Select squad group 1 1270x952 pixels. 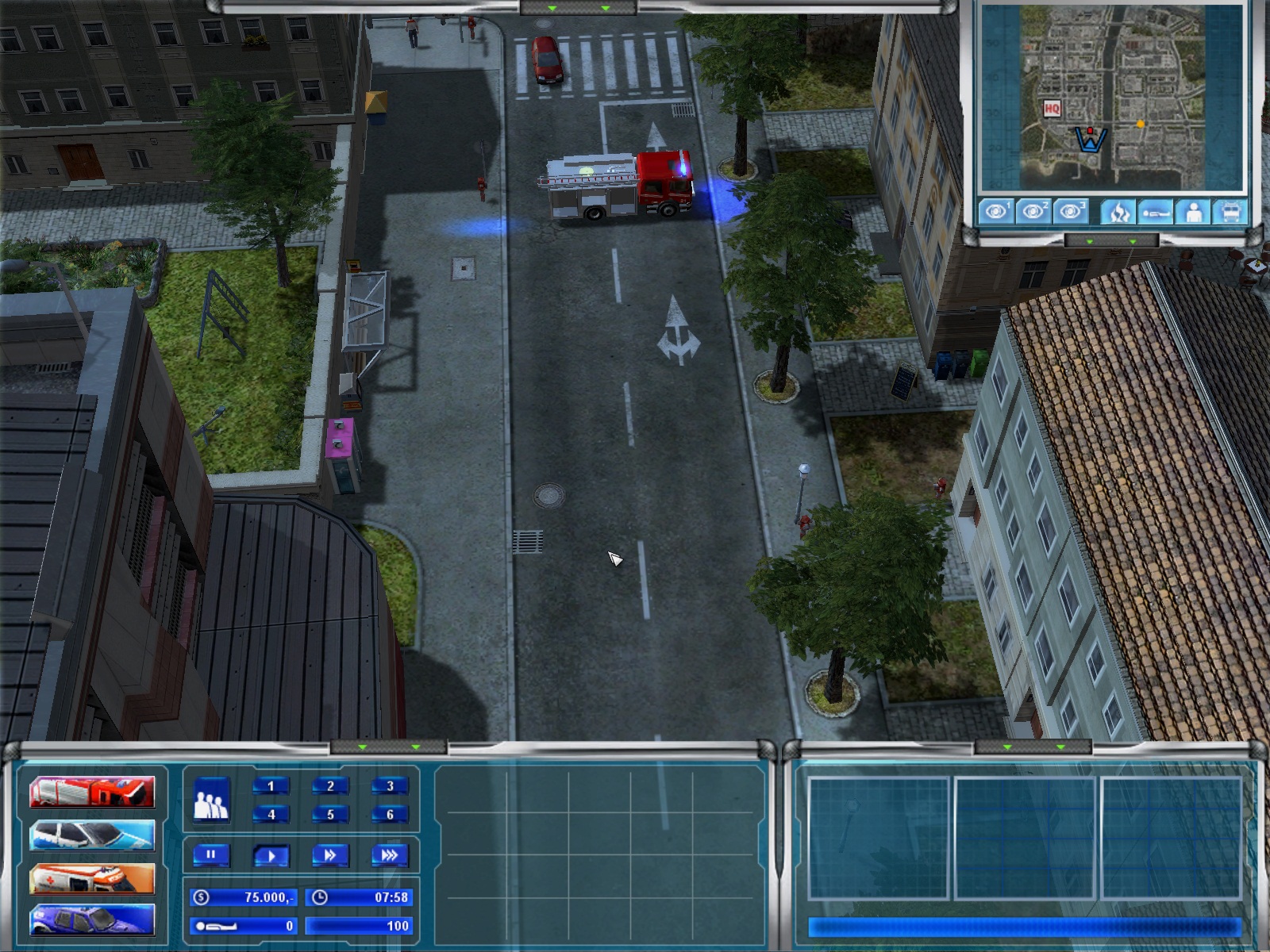pos(271,786)
